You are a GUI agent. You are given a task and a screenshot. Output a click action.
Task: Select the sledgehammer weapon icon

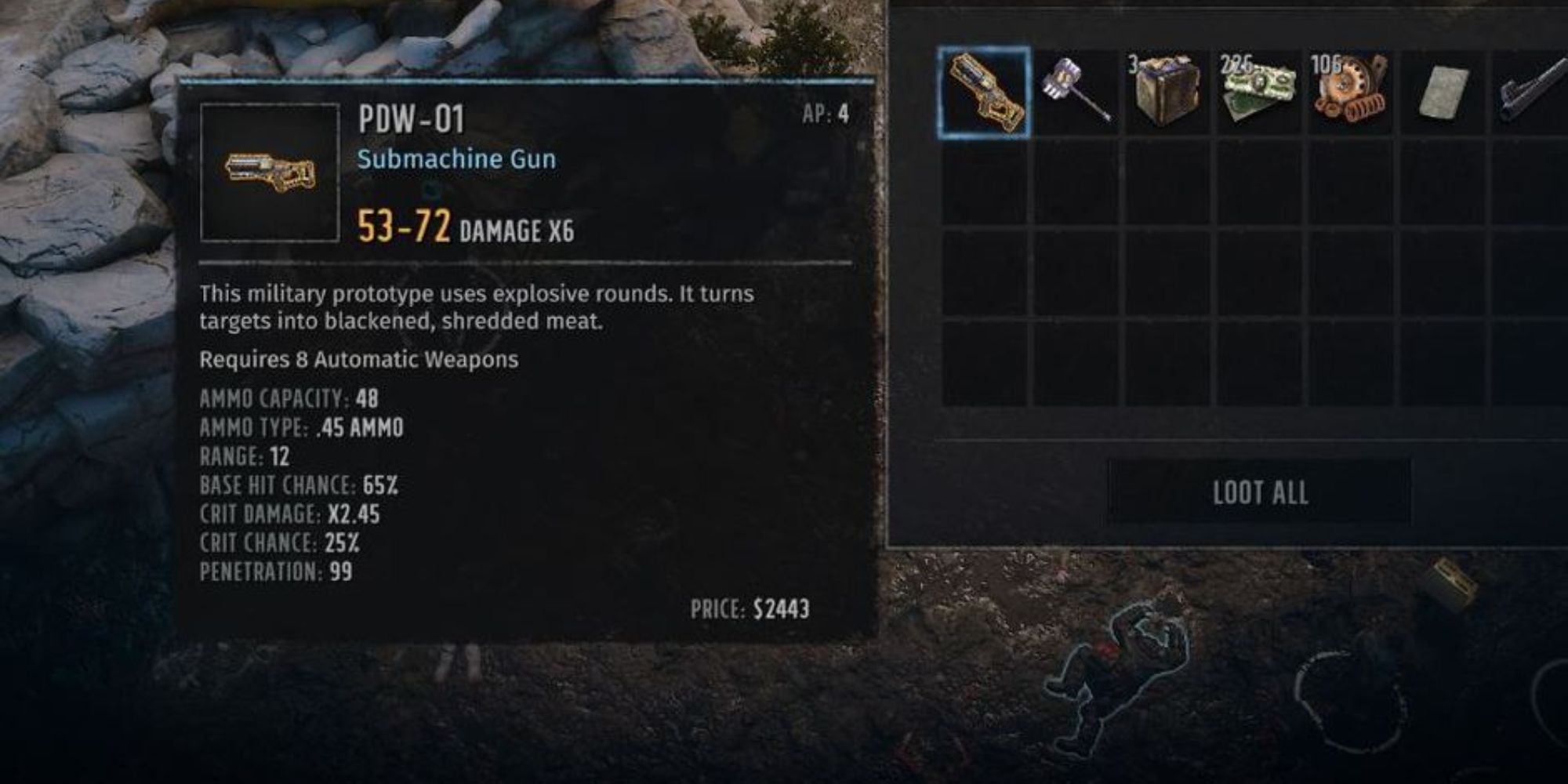click(x=1078, y=90)
